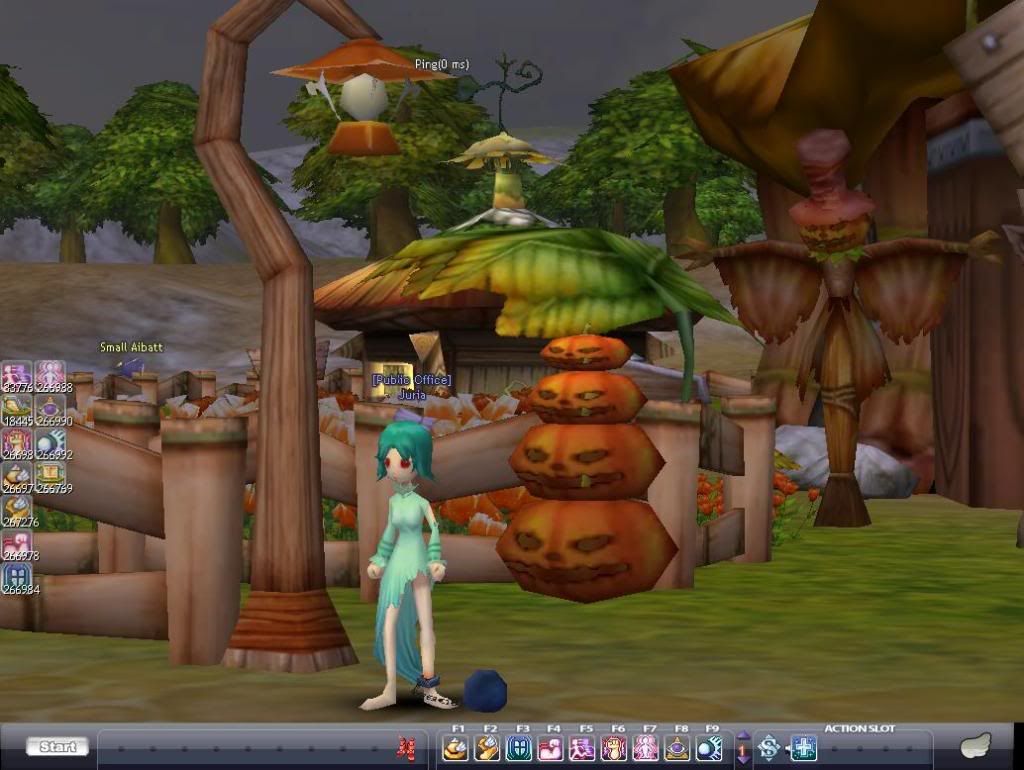Activate the F2 winged glove skill
This screenshot has width=1024, height=770.
pyautogui.click(x=488, y=748)
